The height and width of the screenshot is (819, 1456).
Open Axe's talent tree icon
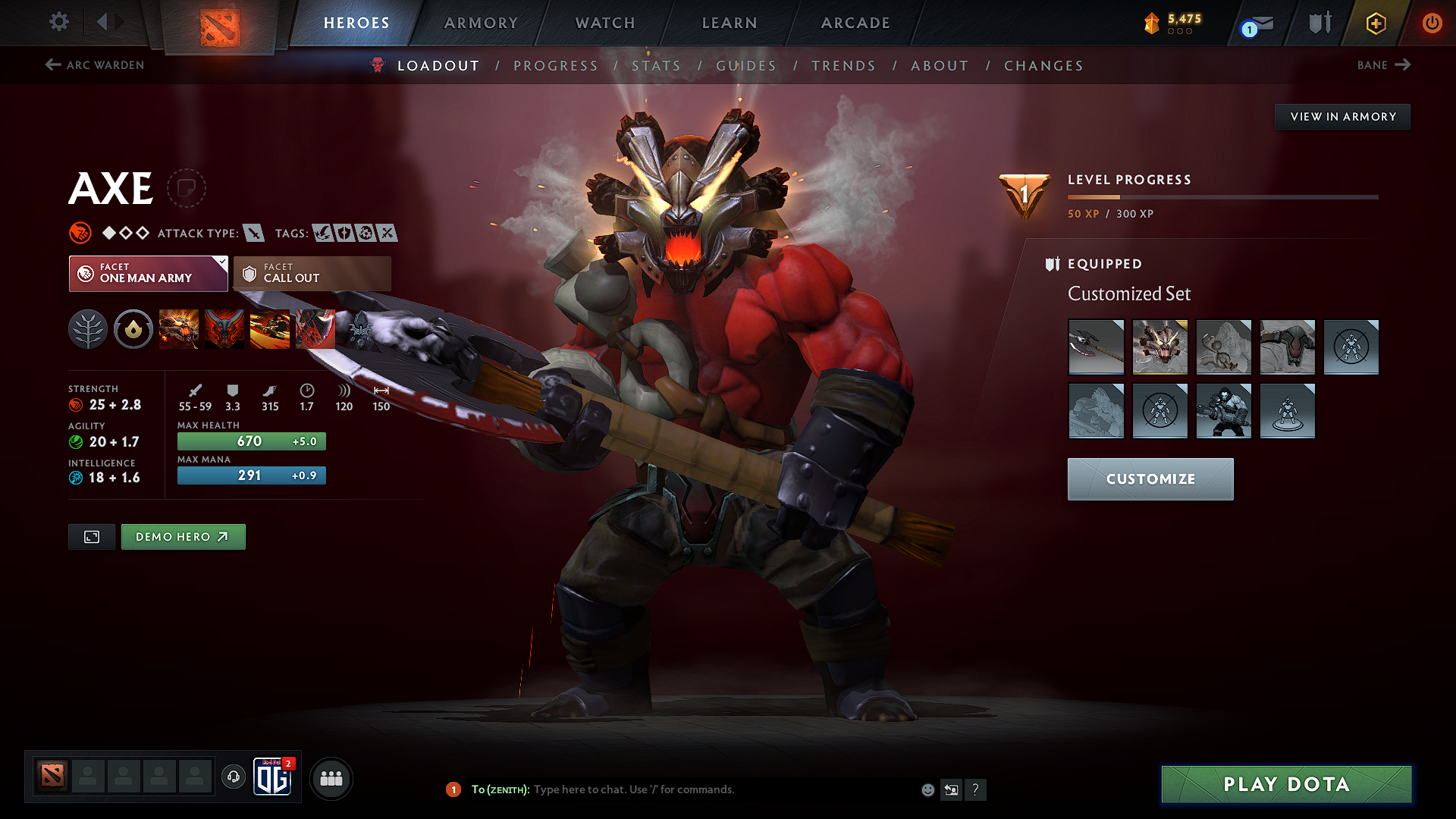[88, 329]
